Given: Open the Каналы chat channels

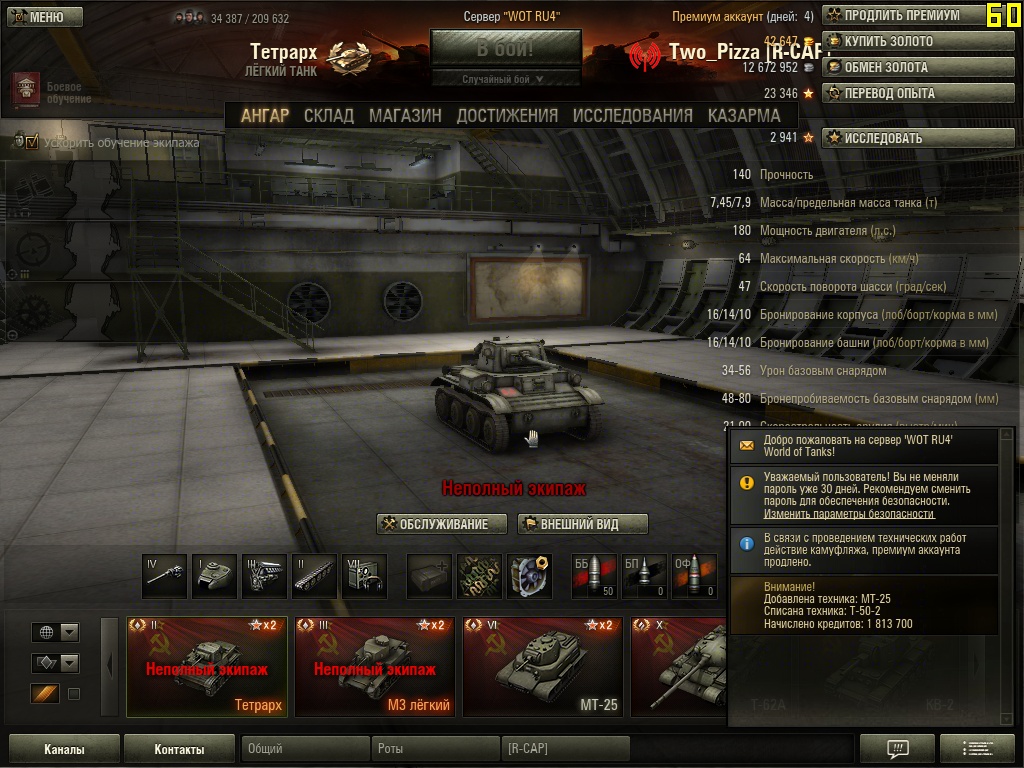Looking at the screenshot, I should [x=64, y=749].
